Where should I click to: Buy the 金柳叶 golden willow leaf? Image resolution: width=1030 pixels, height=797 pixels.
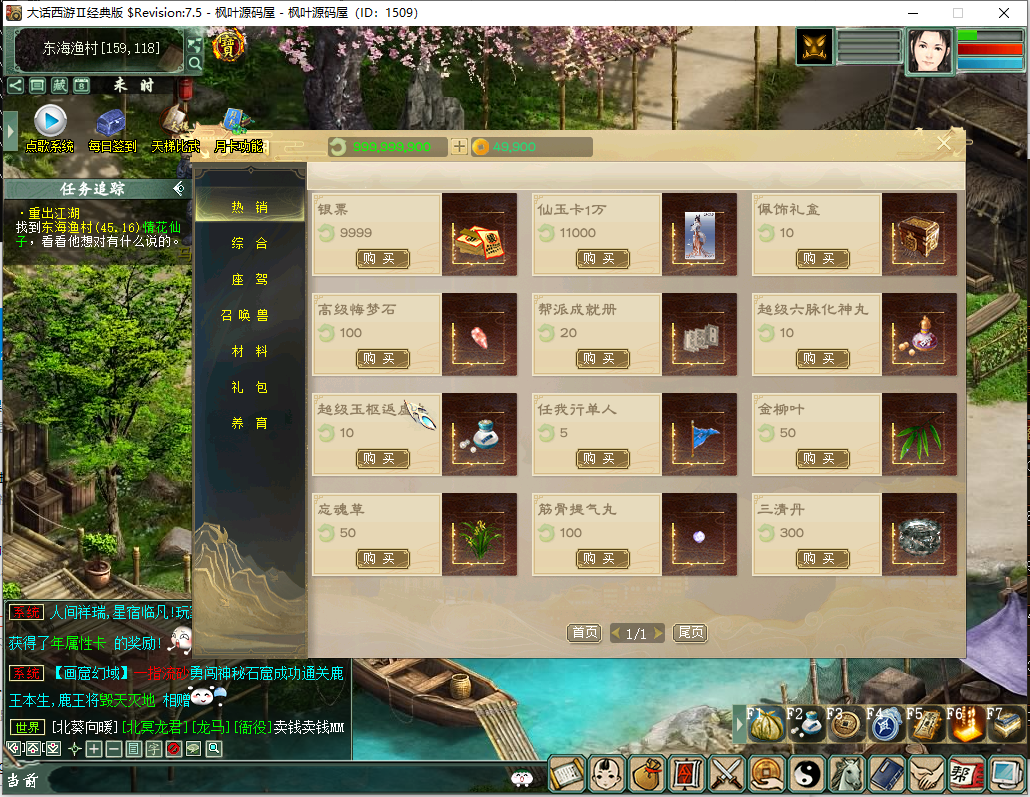pos(822,459)
